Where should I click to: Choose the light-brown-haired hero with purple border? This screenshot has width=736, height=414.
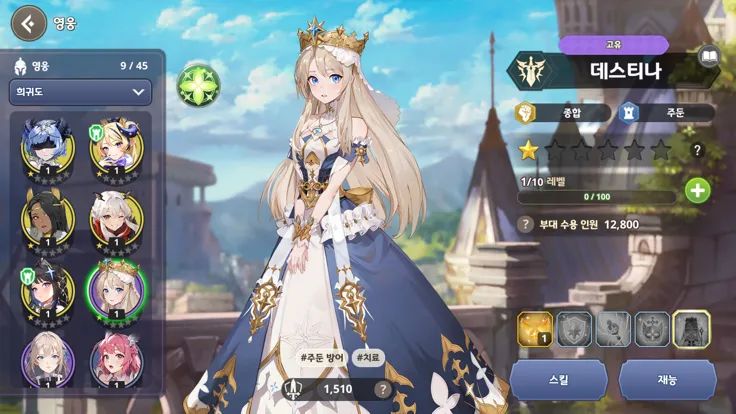tap(44, 358)
